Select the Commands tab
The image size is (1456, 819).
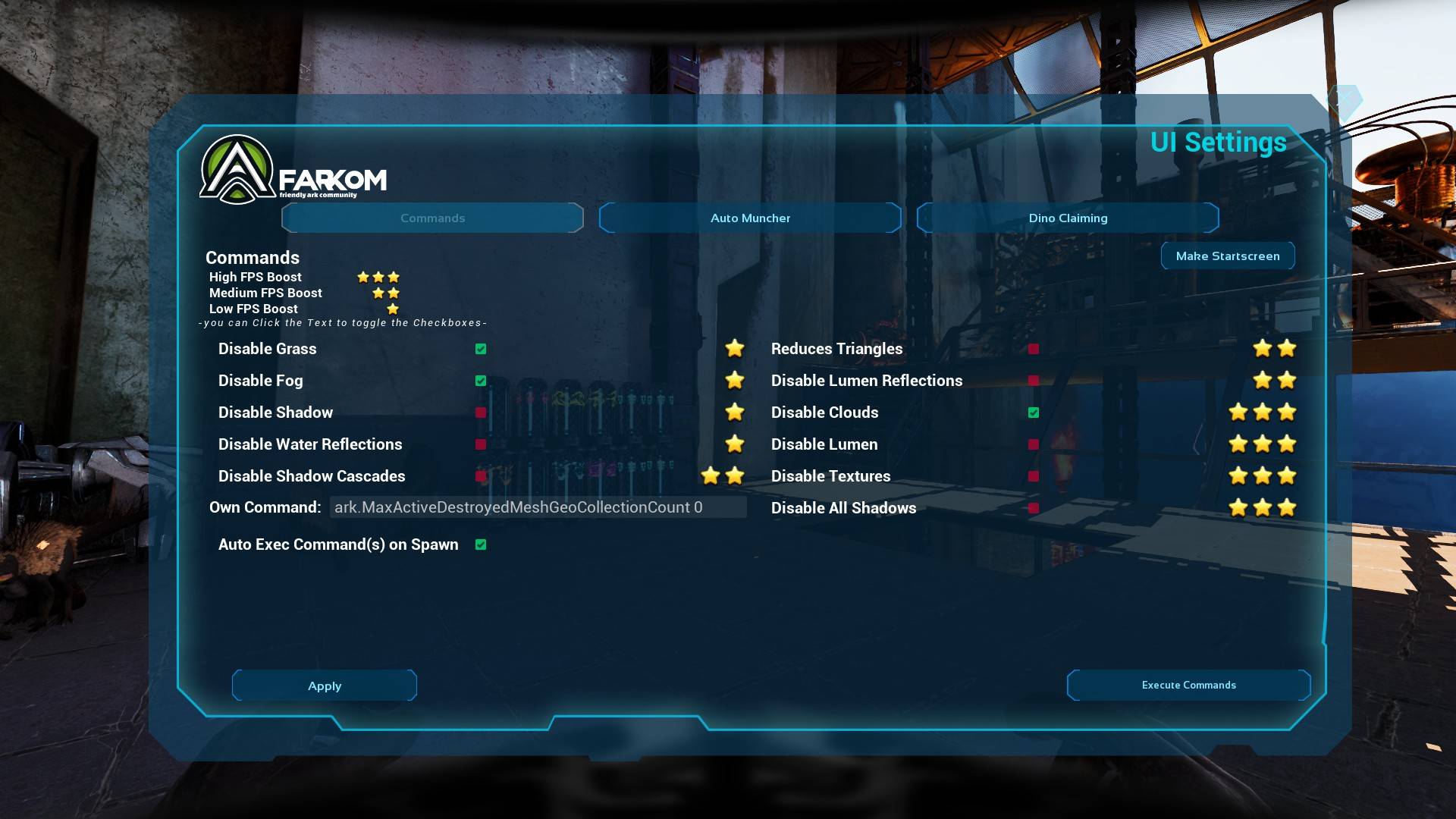432,218
